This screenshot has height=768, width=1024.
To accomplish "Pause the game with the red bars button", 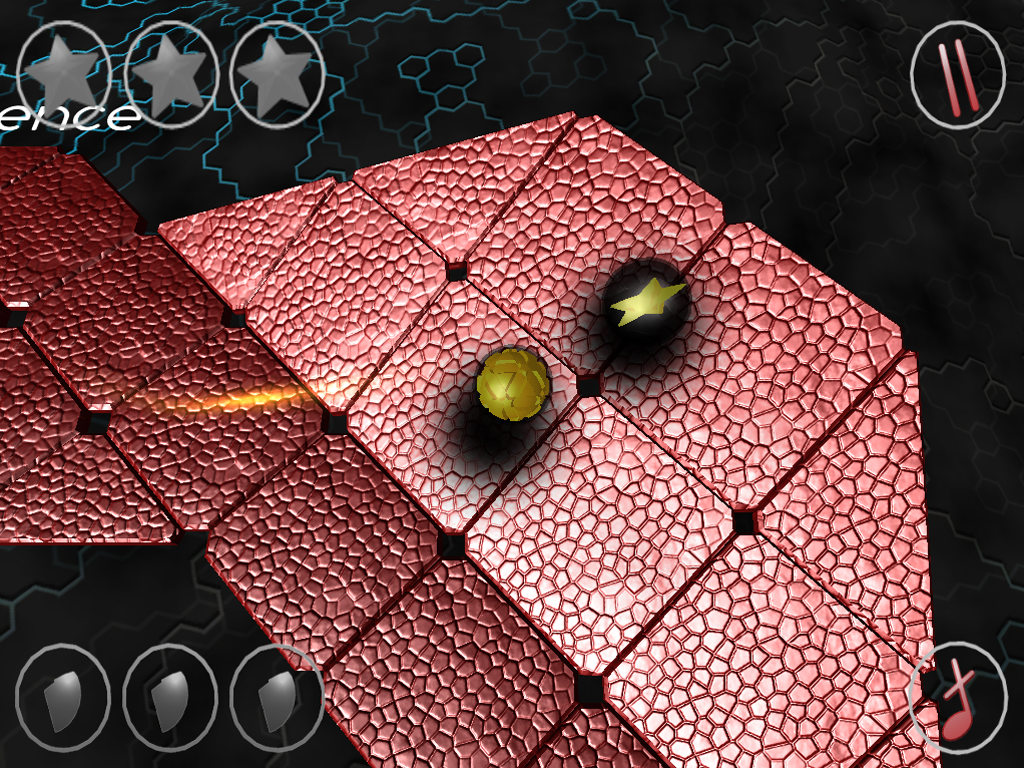I will point(957,75).
